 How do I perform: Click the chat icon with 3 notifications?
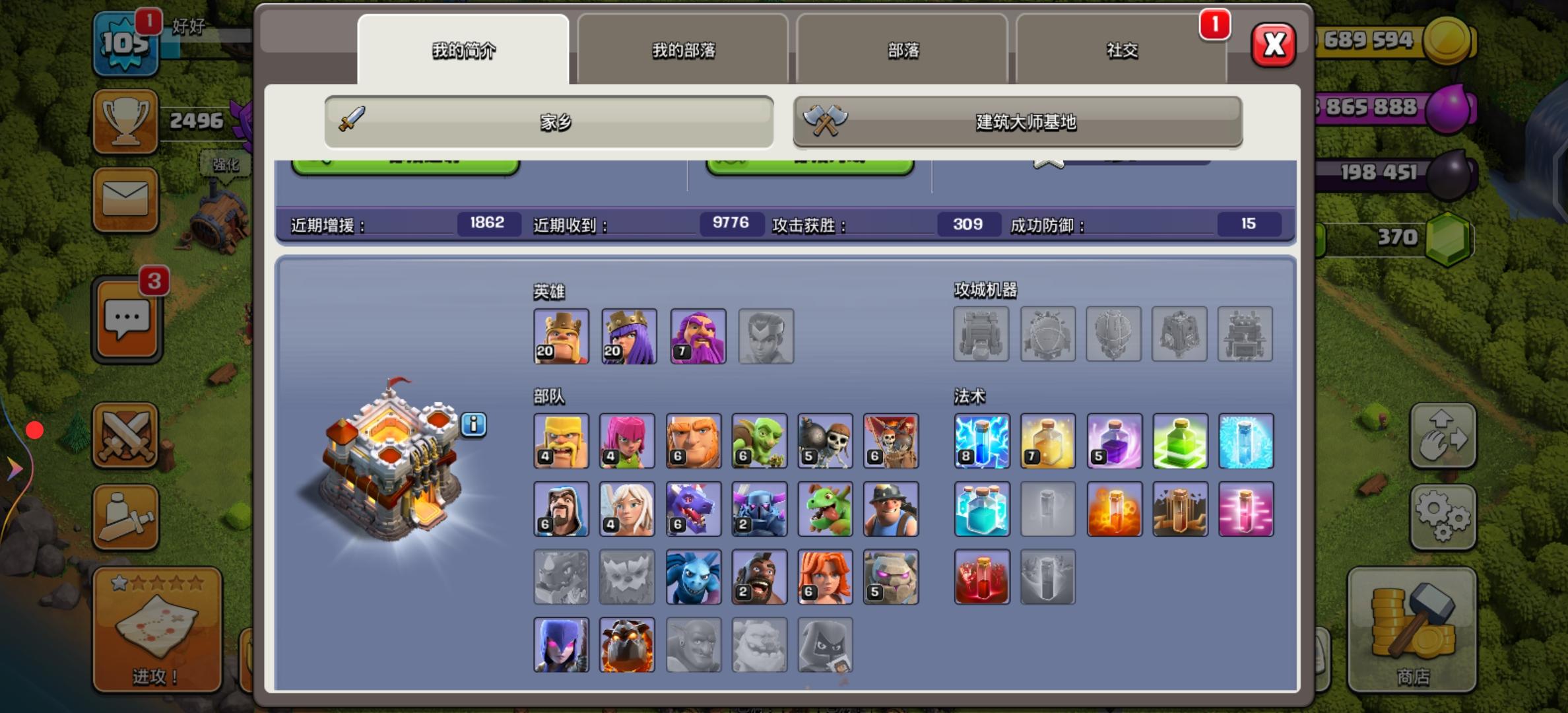pos(125,317)
